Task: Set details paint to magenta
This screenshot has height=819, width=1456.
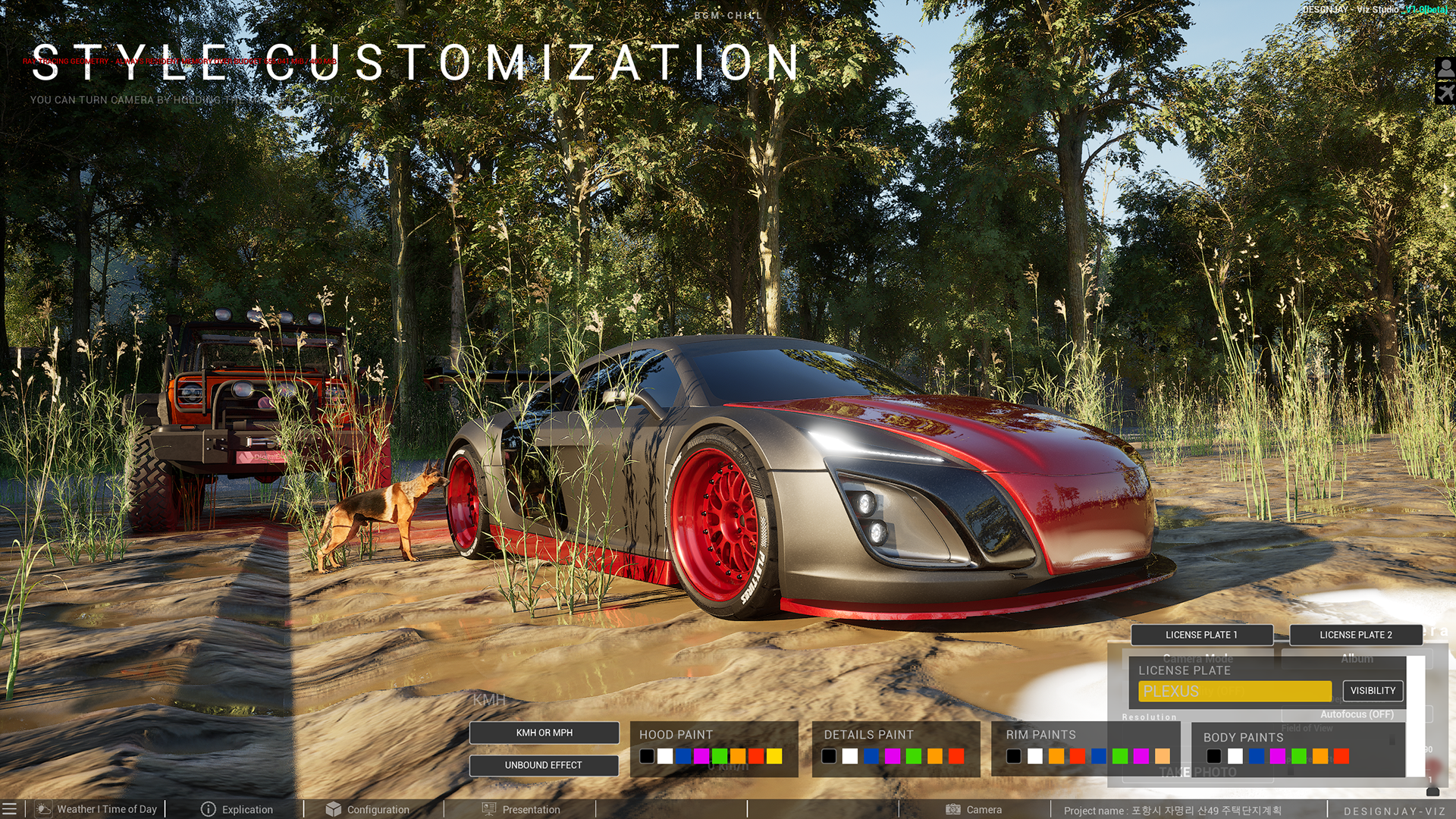Action: coord(893,756)
